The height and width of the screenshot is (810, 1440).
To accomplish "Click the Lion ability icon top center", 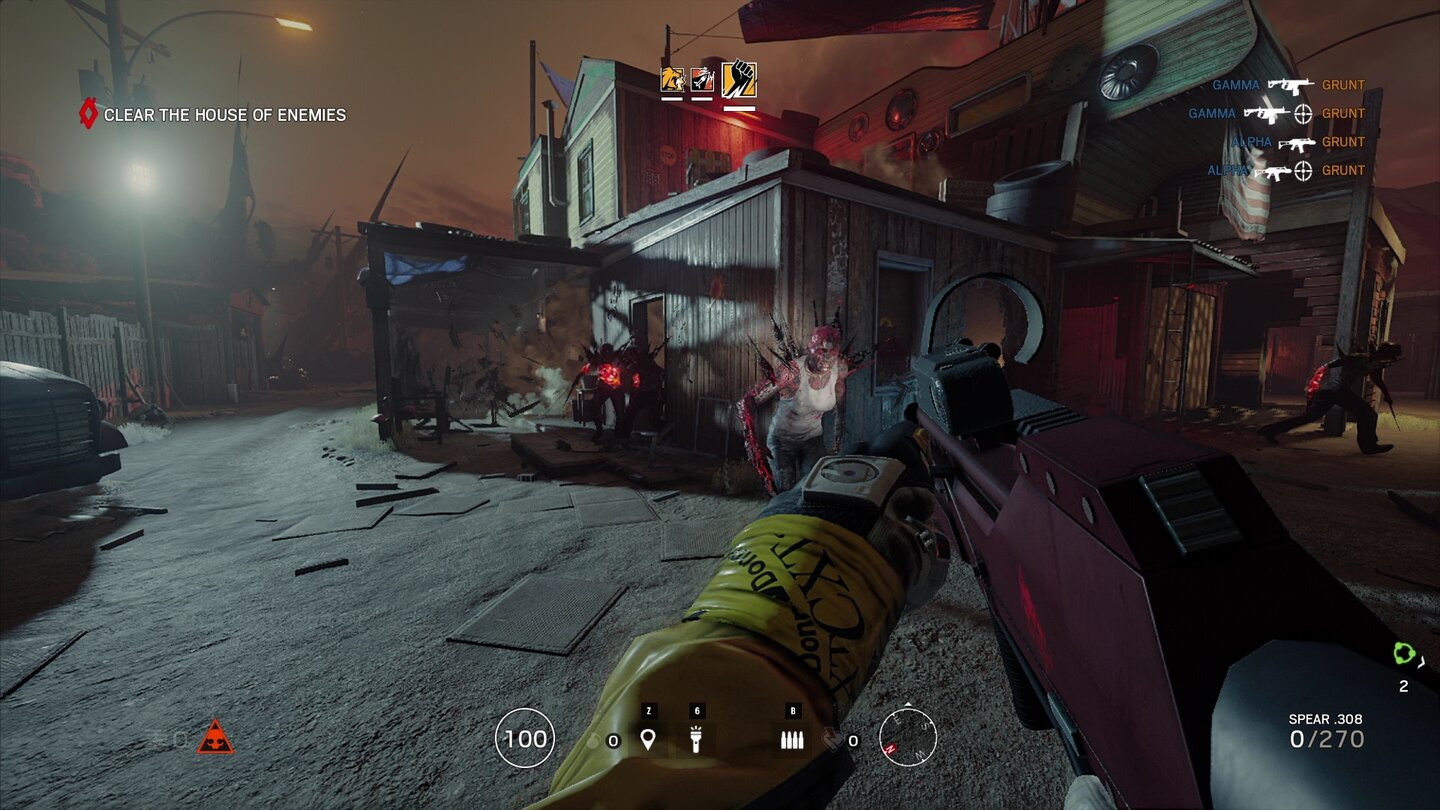I will (x=671, y=78).
